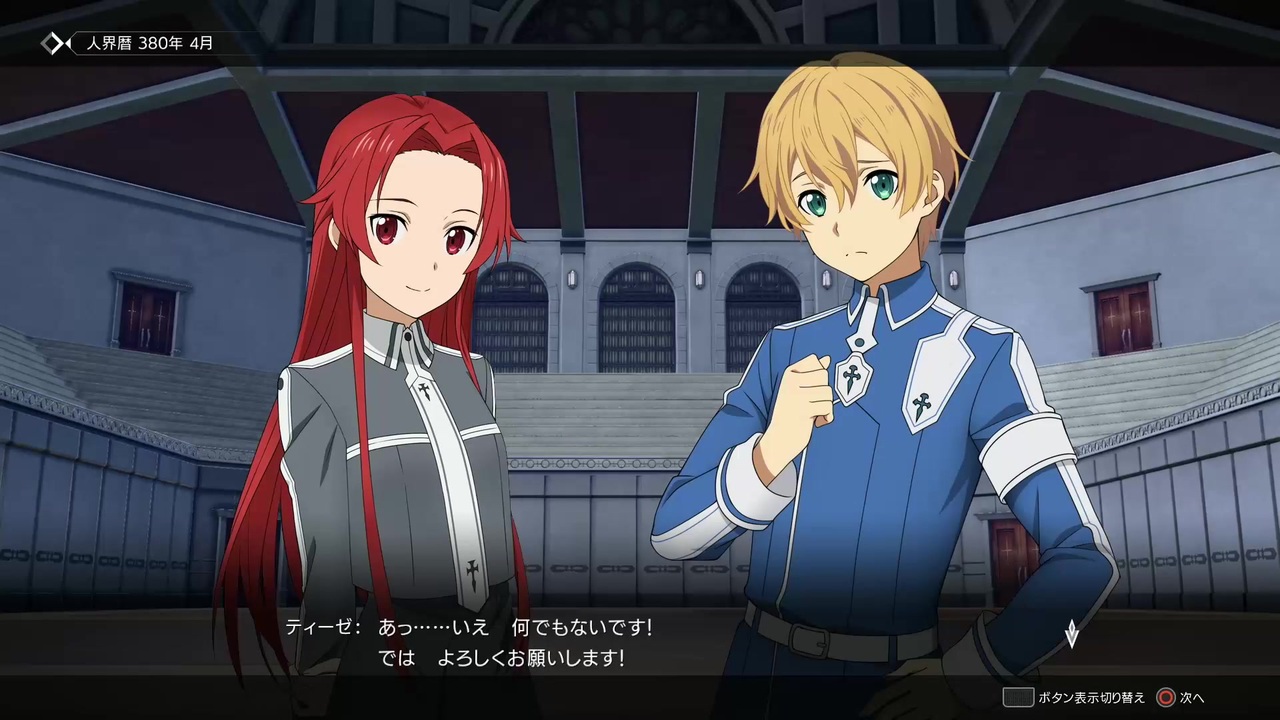Click the small arrow marker left of the date banner

69,43
